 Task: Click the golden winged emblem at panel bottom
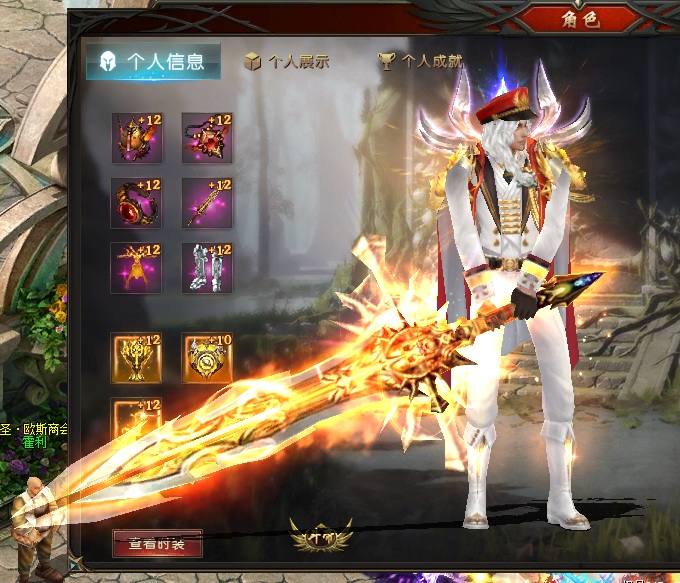[x=320, y=537]
